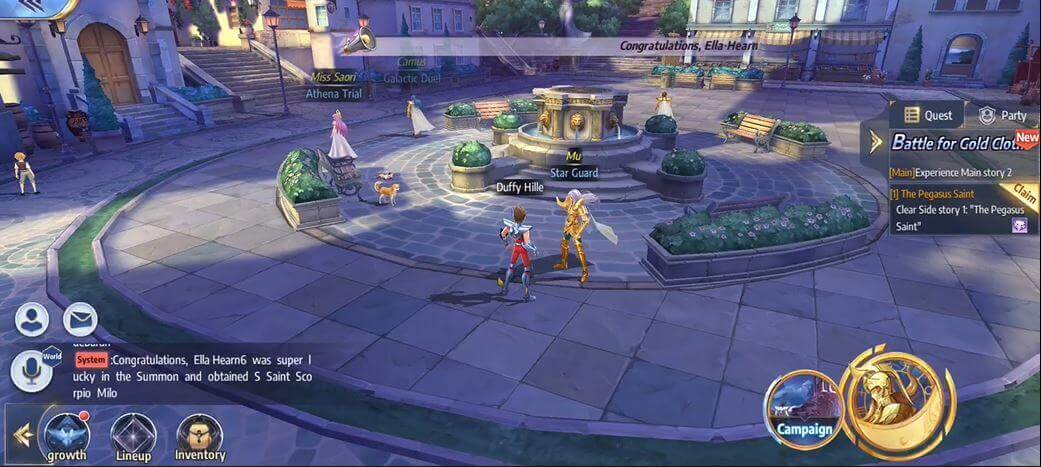Image resolution: width=1041 pixels, height=467 pixels.
Task: Open the Lineup screen
Action: pos(133,436)
